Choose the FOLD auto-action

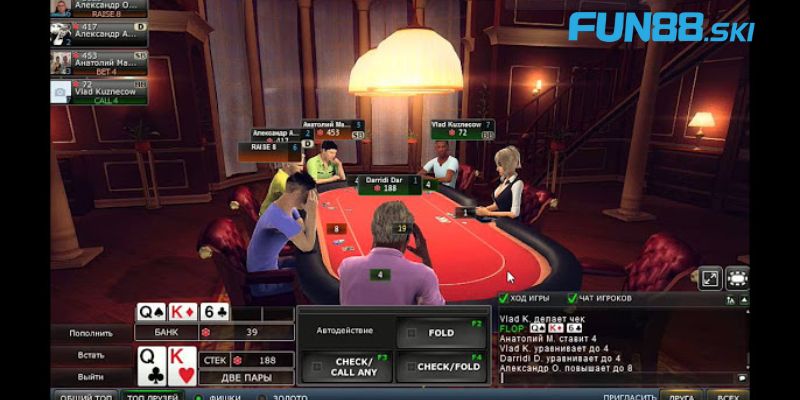pyautogui.click(x=442, y=333)
